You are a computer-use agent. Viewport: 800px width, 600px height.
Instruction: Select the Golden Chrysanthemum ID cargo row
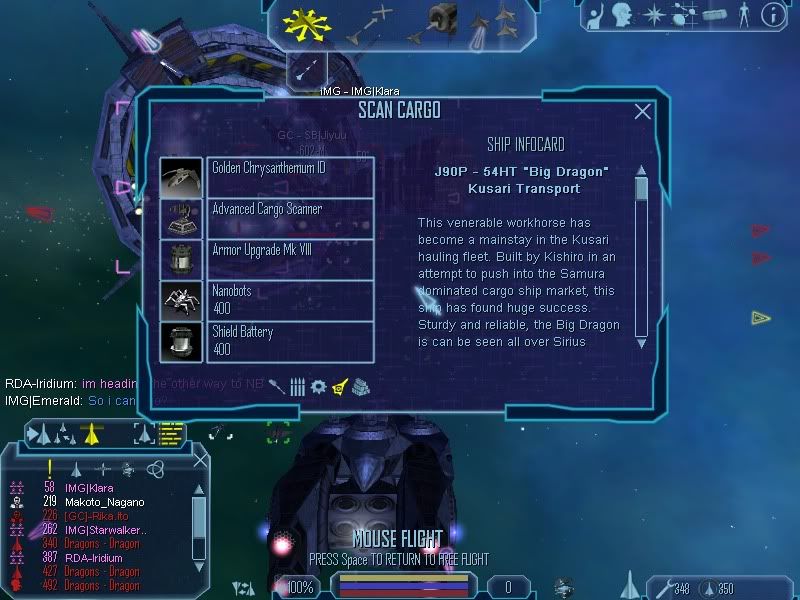tap(290, 177)
